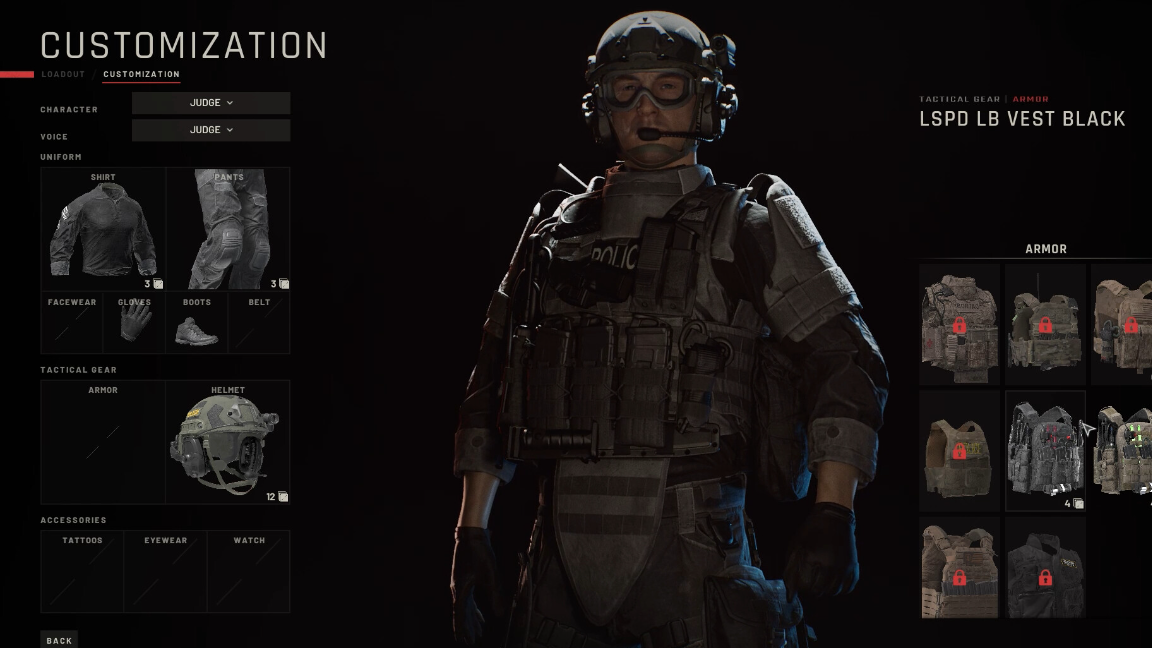
Task: Open the Facewear slot
Action: [72, 322]
